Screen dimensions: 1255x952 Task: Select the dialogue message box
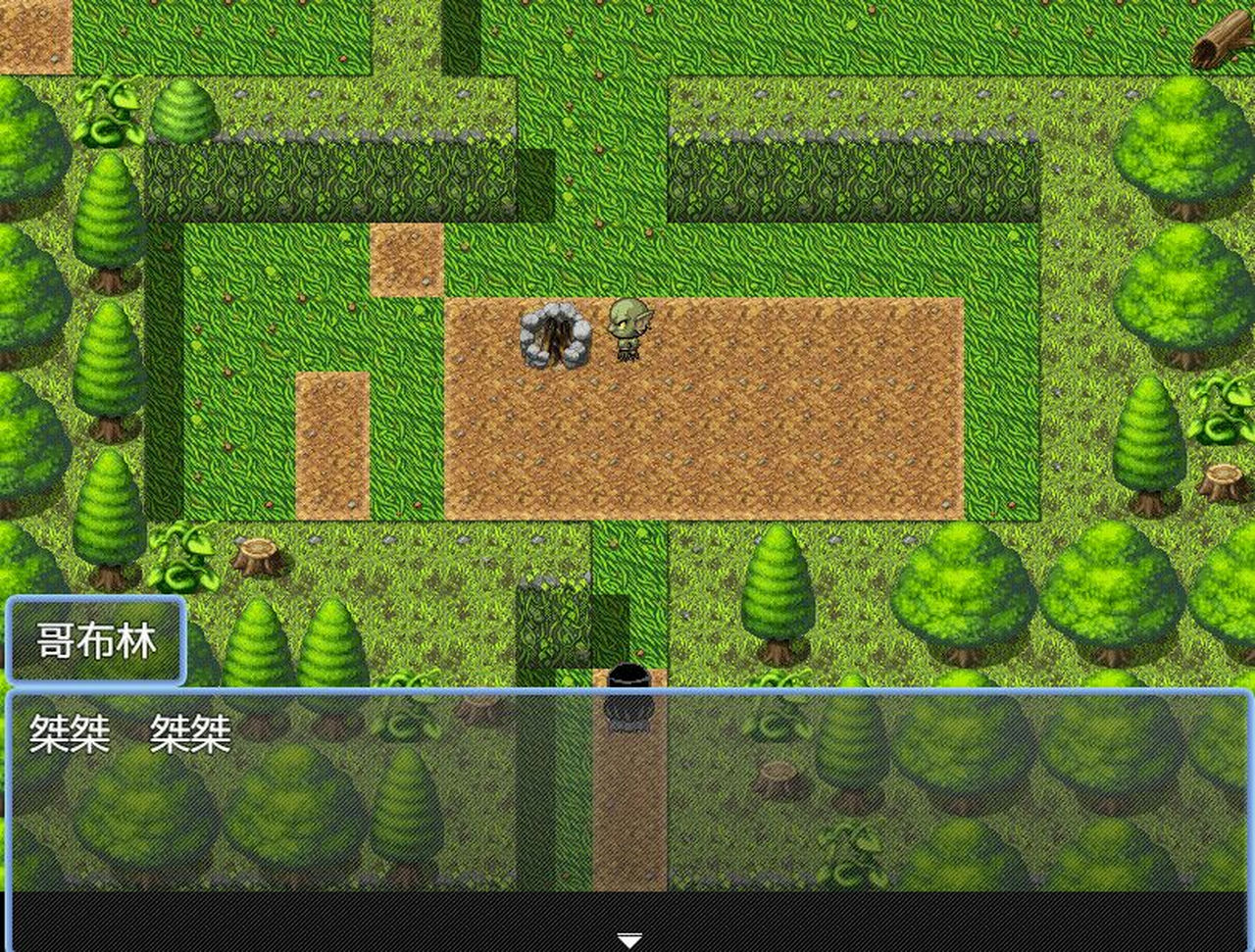tap(627, 784)
